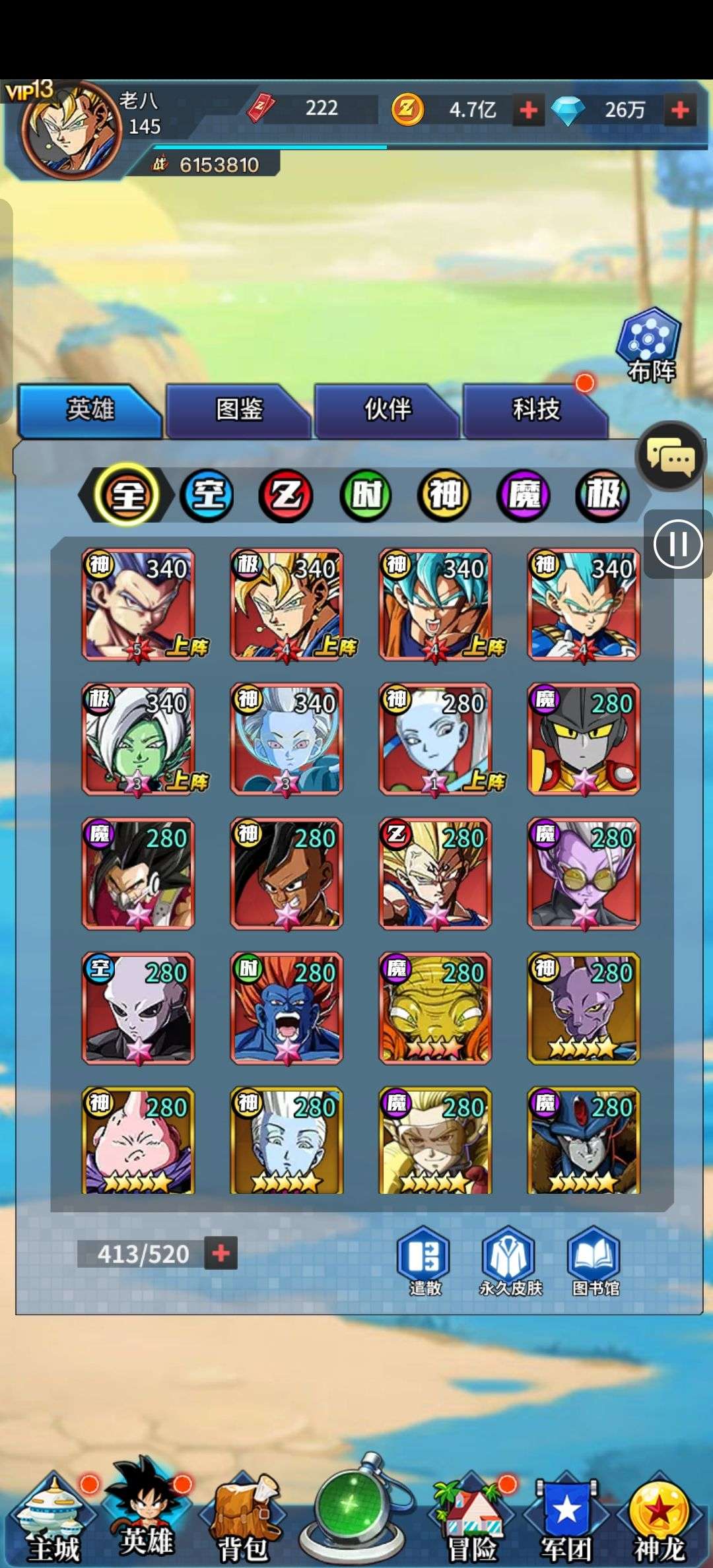Filter heroes by red Z type
Screen dimensions: 713x1568
coord(287,495)
